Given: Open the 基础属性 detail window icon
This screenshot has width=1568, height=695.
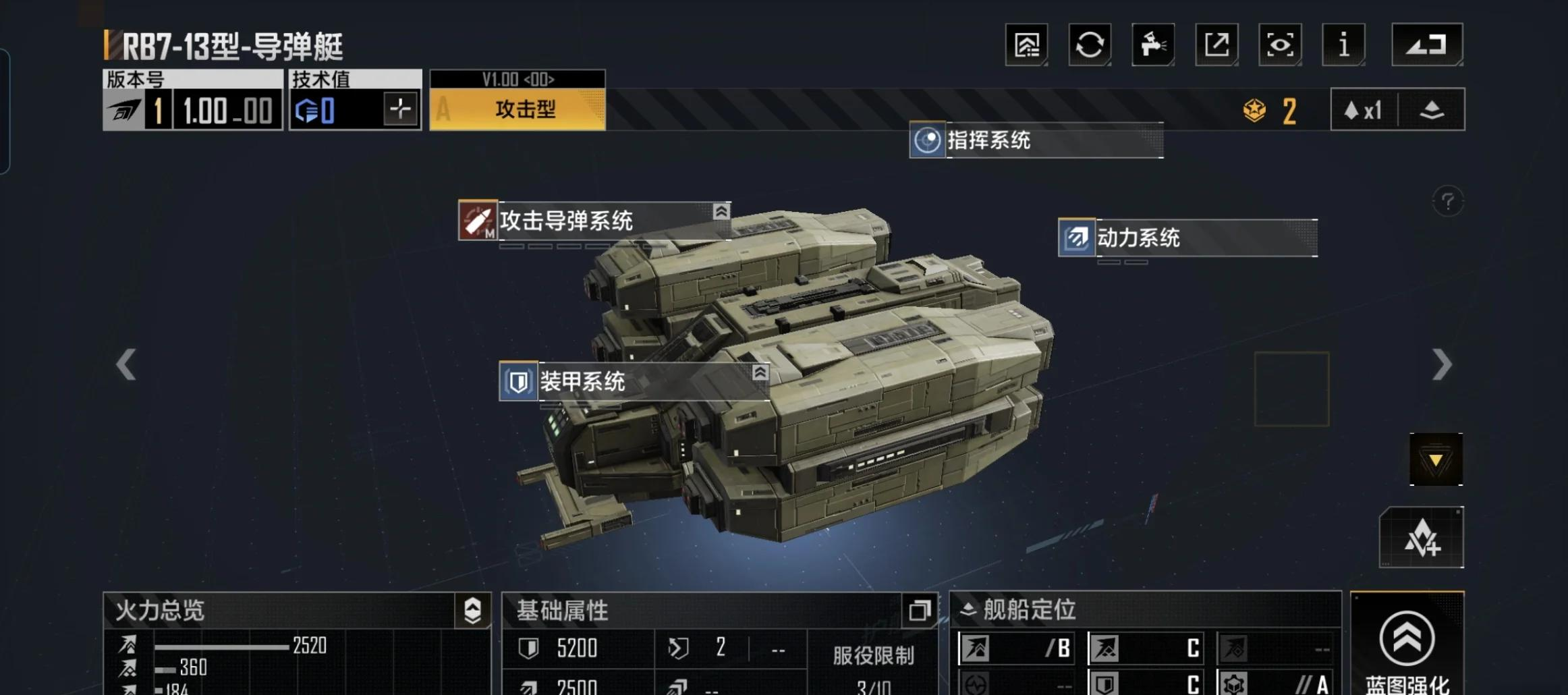Looking at the screenshot, I should click(919, 611).
